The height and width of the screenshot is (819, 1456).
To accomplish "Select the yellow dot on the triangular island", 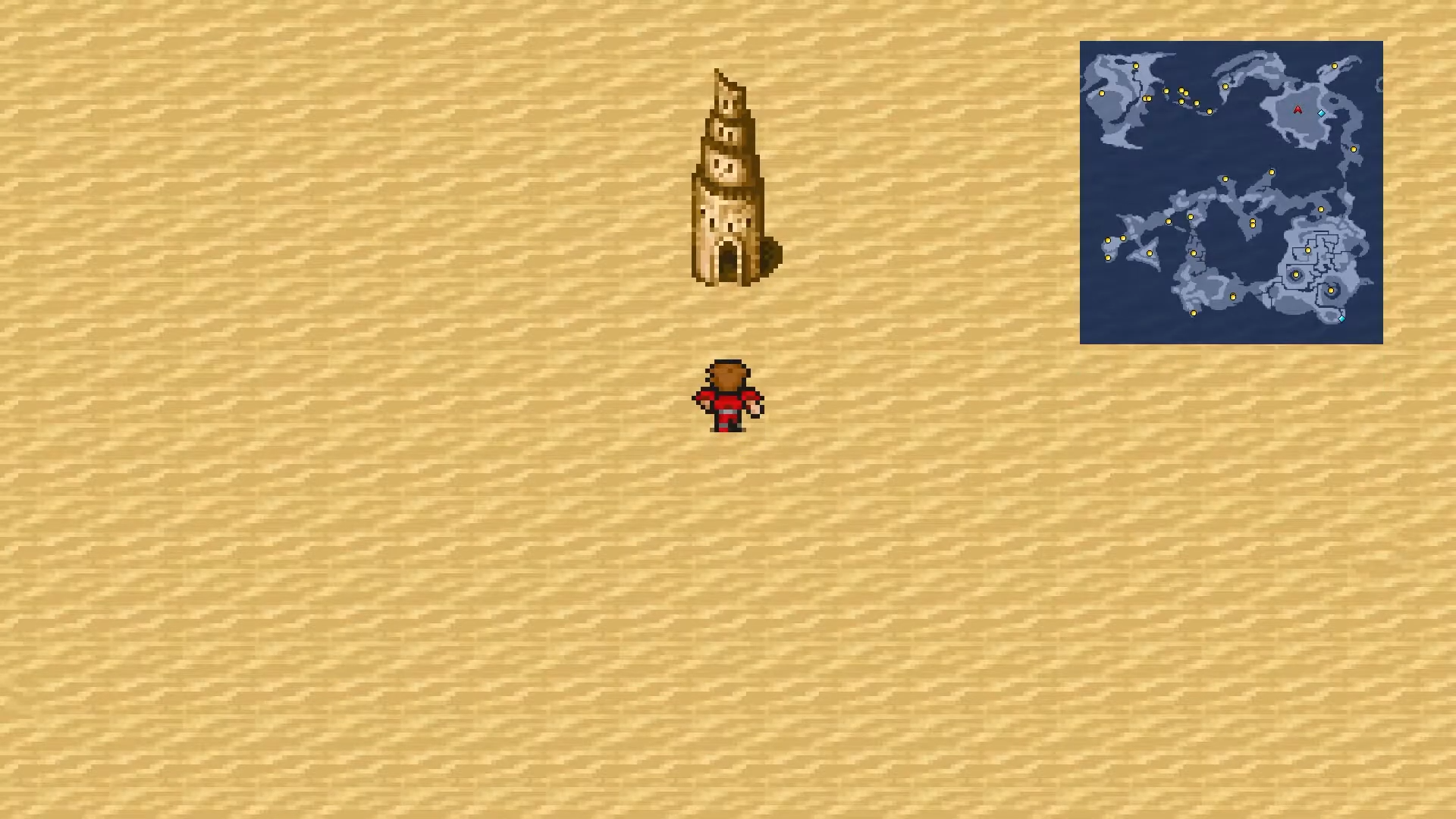I will pyautogui.click(x=1148, y=253).
